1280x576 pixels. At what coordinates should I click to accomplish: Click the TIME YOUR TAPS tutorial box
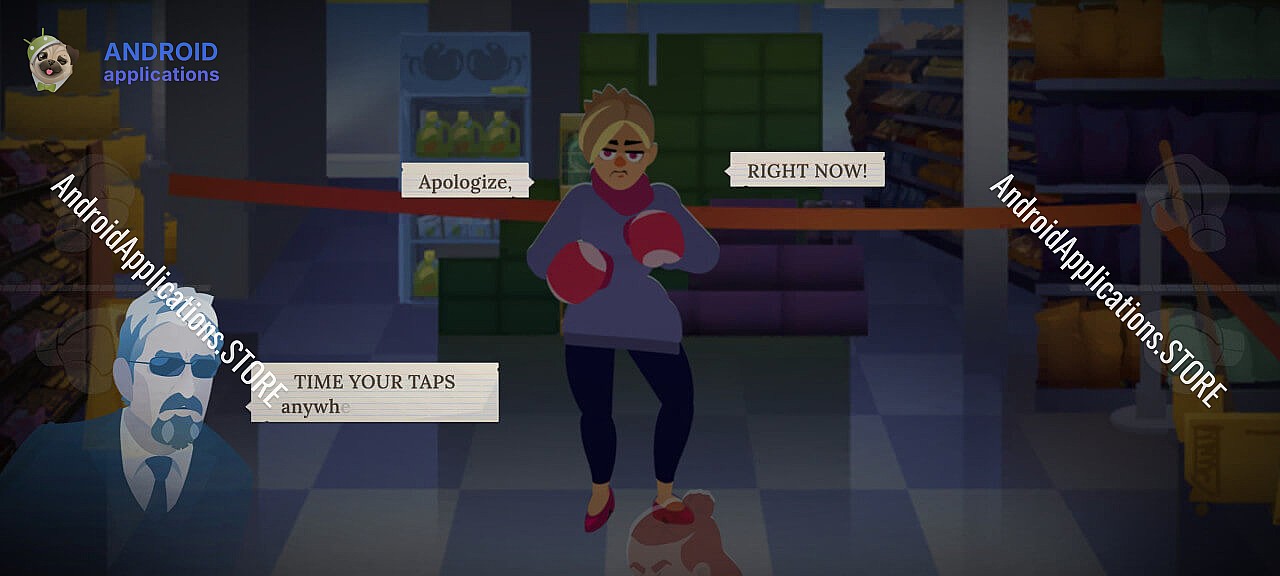(x=375, y=392)
